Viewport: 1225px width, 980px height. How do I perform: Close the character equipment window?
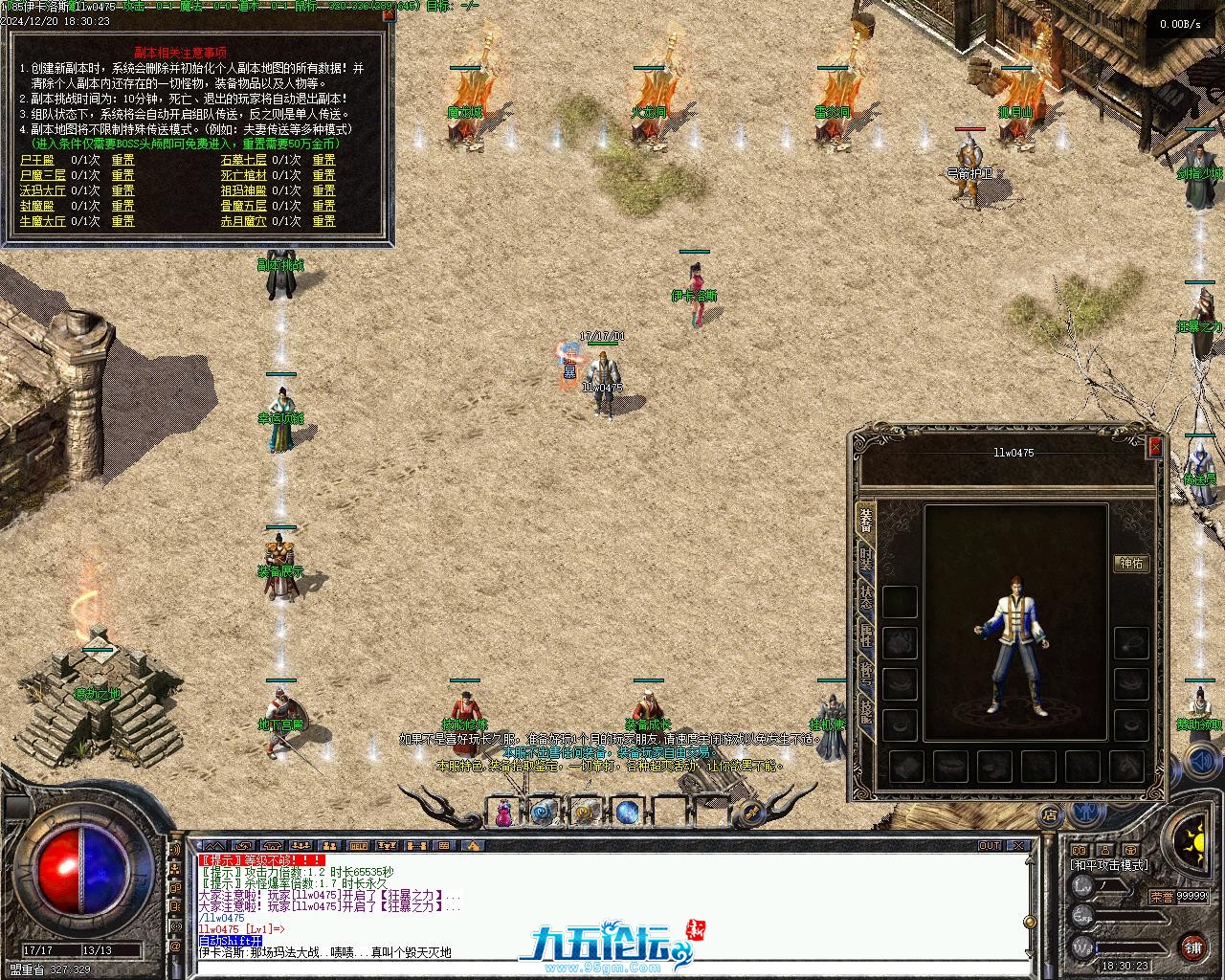click(1155, 446)
